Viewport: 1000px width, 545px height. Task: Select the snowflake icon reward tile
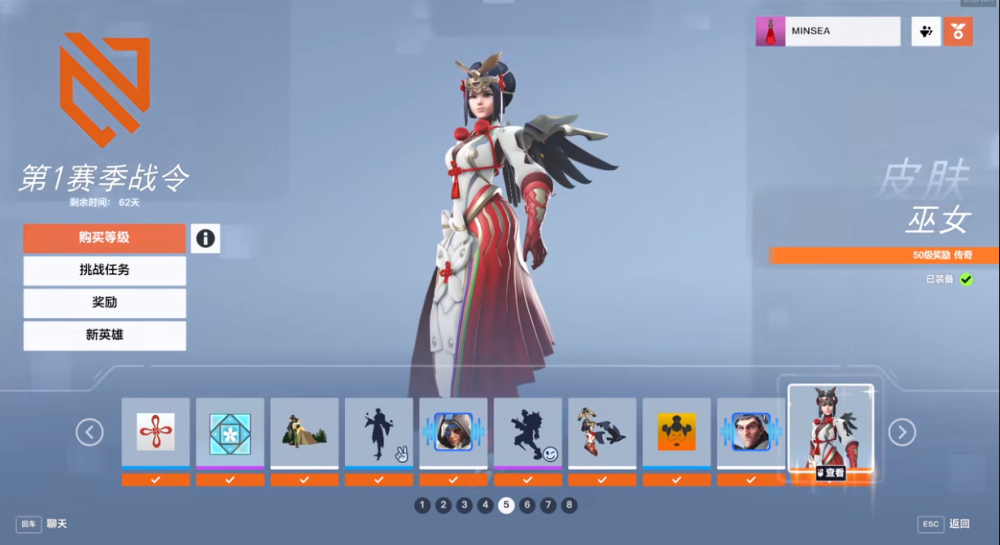230,432
